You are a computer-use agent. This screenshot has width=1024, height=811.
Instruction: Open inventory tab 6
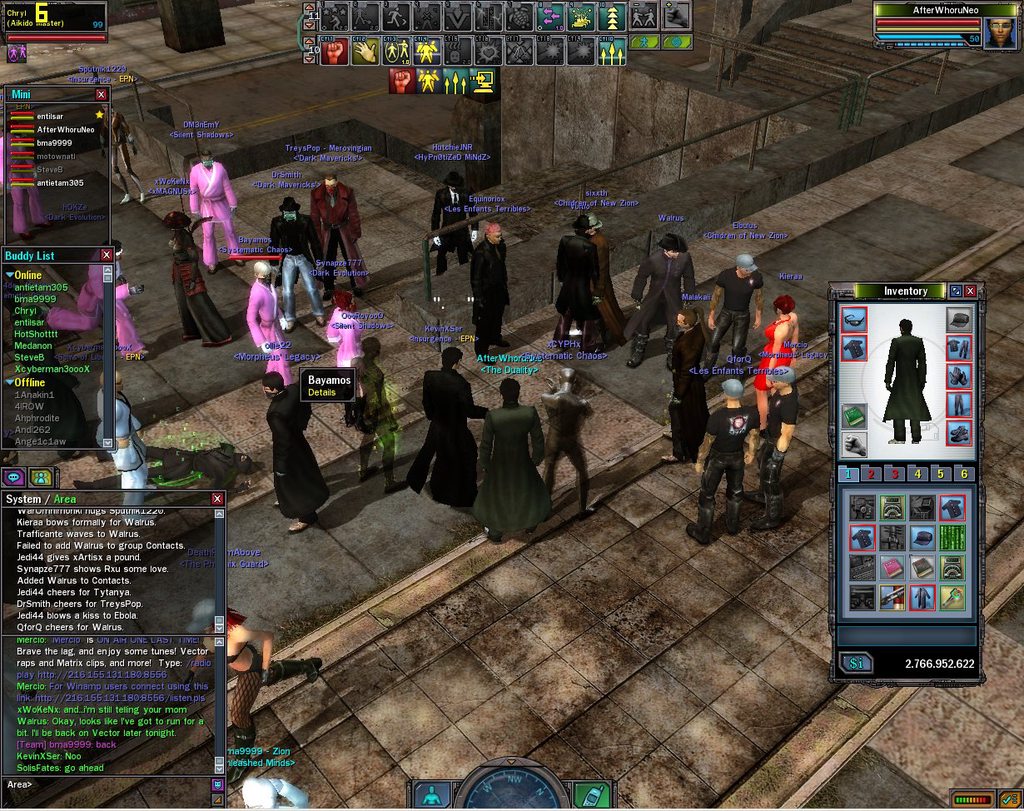(x=964, y=473)
